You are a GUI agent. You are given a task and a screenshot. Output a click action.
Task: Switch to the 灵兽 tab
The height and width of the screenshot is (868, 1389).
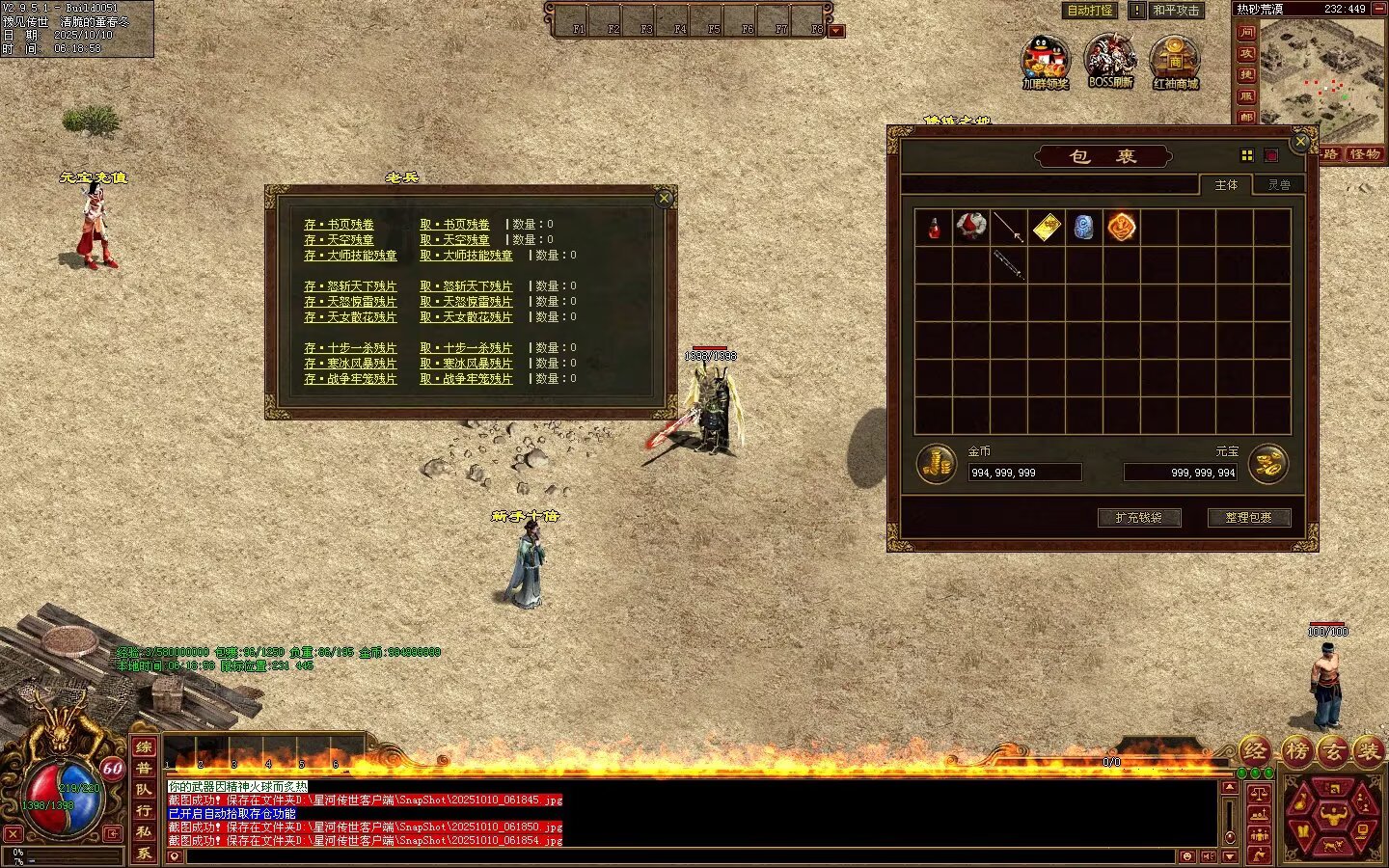[1279, 185]
